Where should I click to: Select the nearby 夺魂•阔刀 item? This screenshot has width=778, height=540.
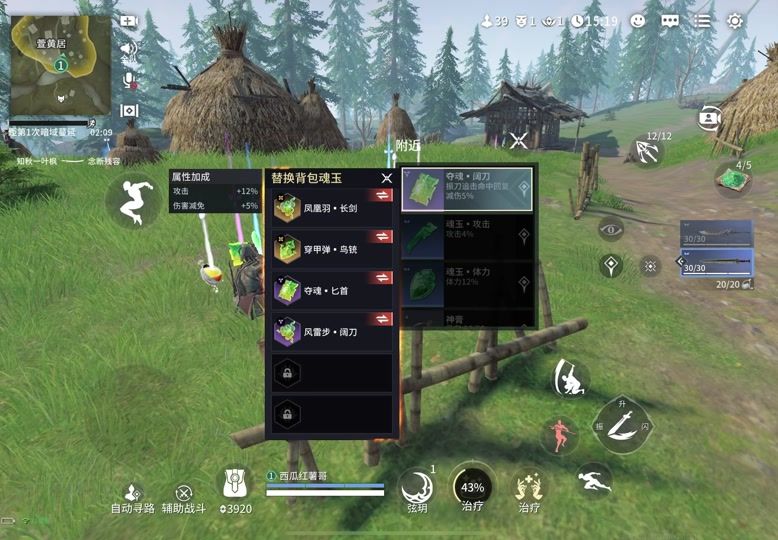click(x=467, y=189)
